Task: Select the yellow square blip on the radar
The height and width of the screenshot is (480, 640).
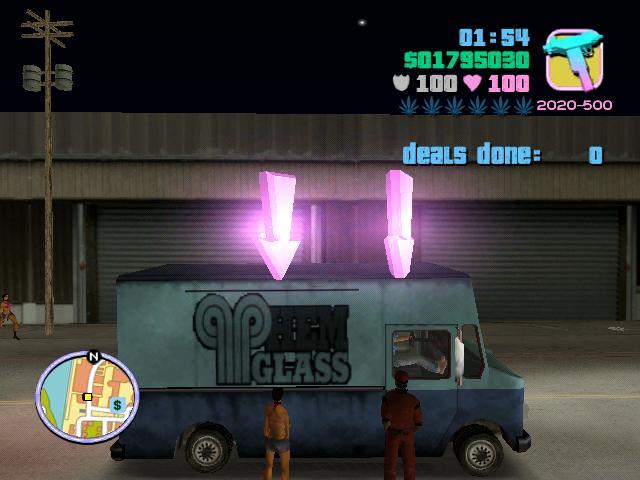Action: (x=87, y=397)
